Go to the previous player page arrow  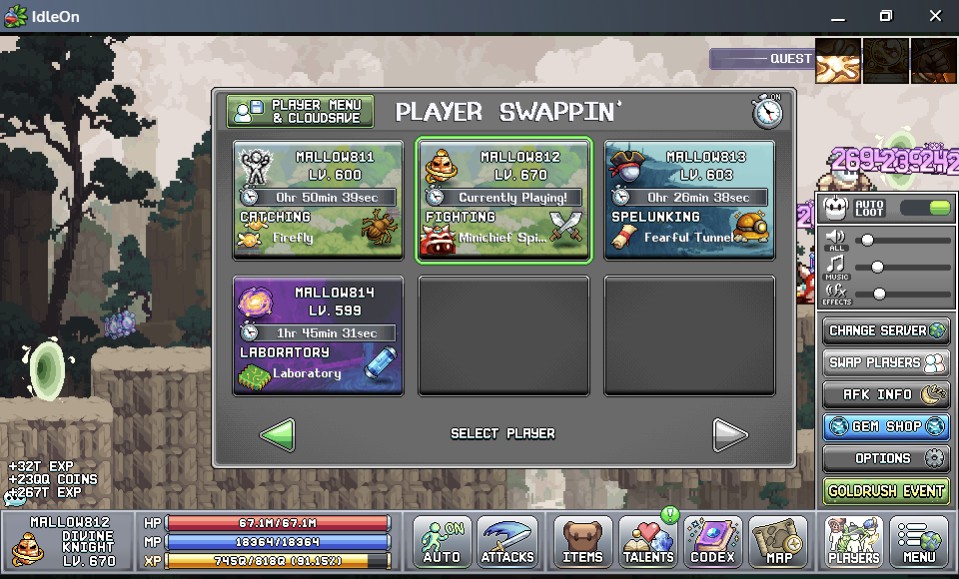(x=277, y=434)
